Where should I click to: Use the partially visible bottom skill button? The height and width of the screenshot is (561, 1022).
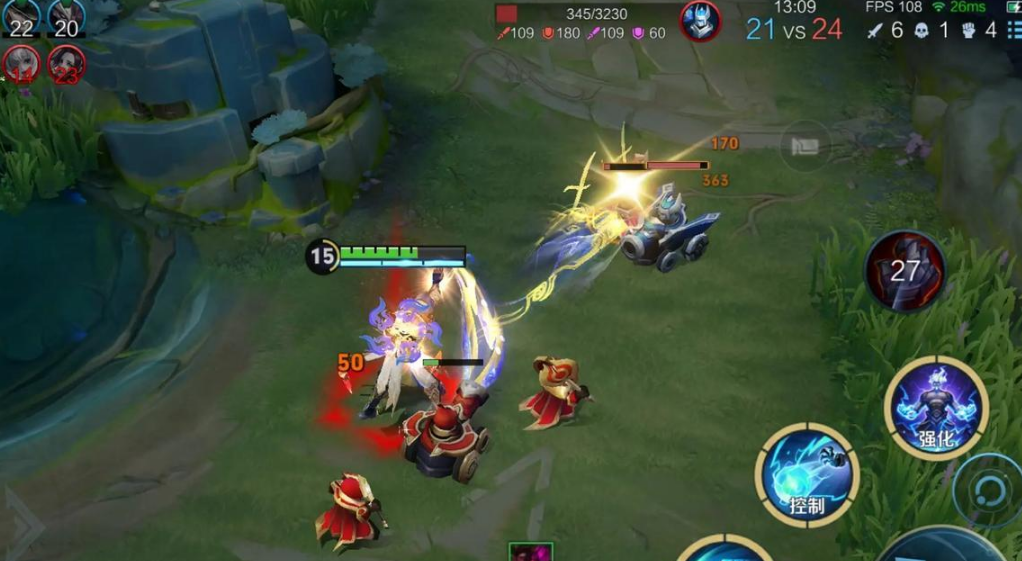pyautogui.click(x=725, y=550)
